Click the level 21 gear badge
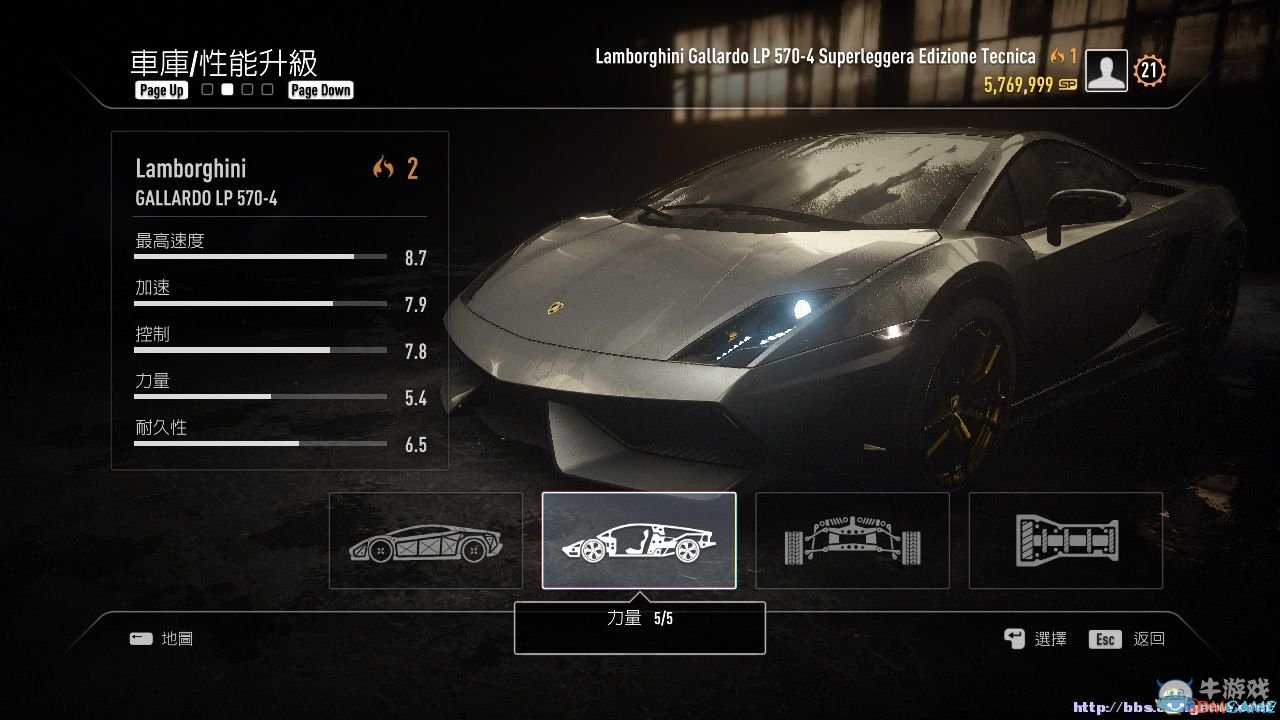 point(1148,70)
